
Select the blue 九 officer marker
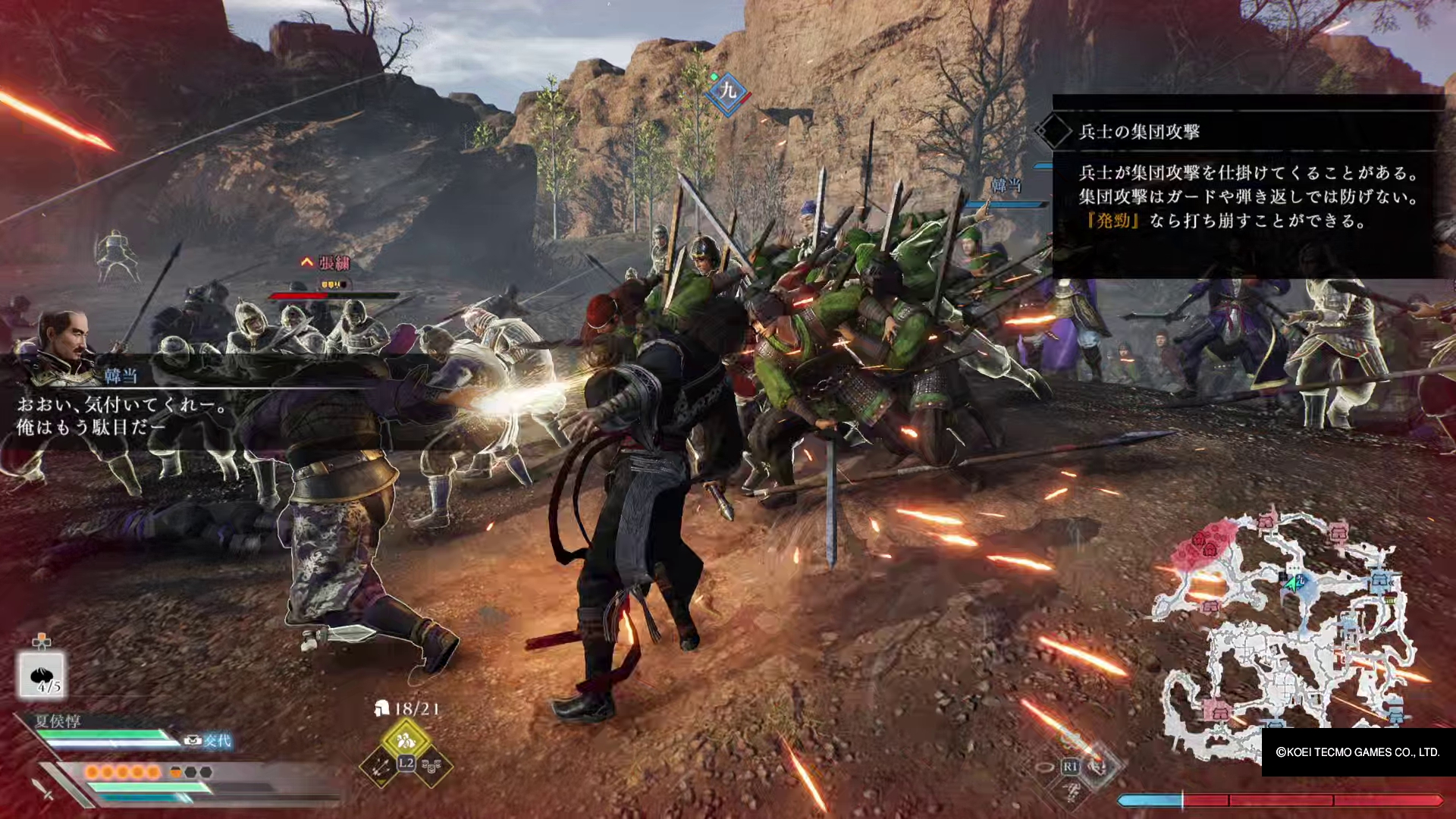click(727, 93)
